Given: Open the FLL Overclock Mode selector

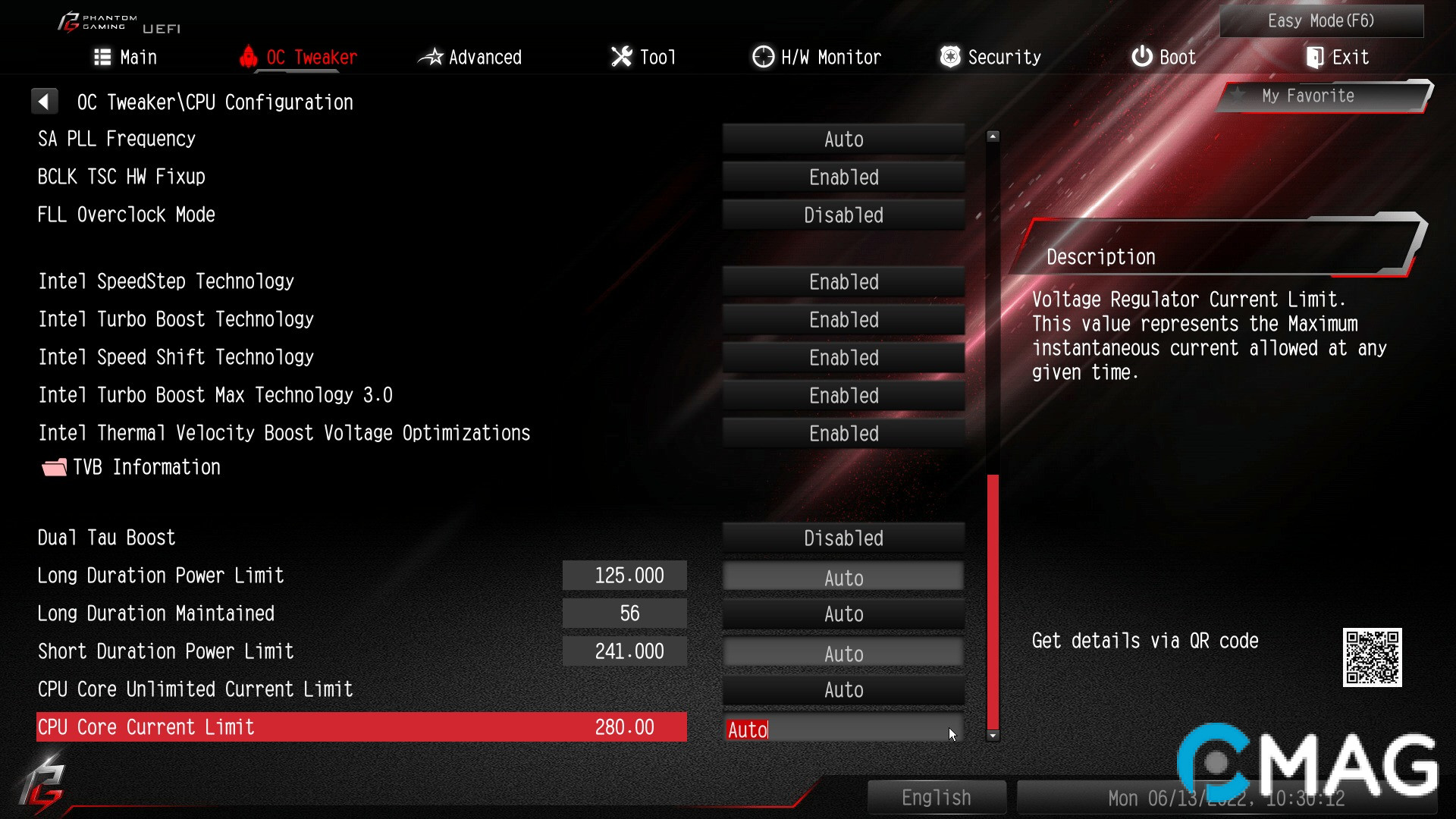Looking at the screenshot, I should (843, 215).
